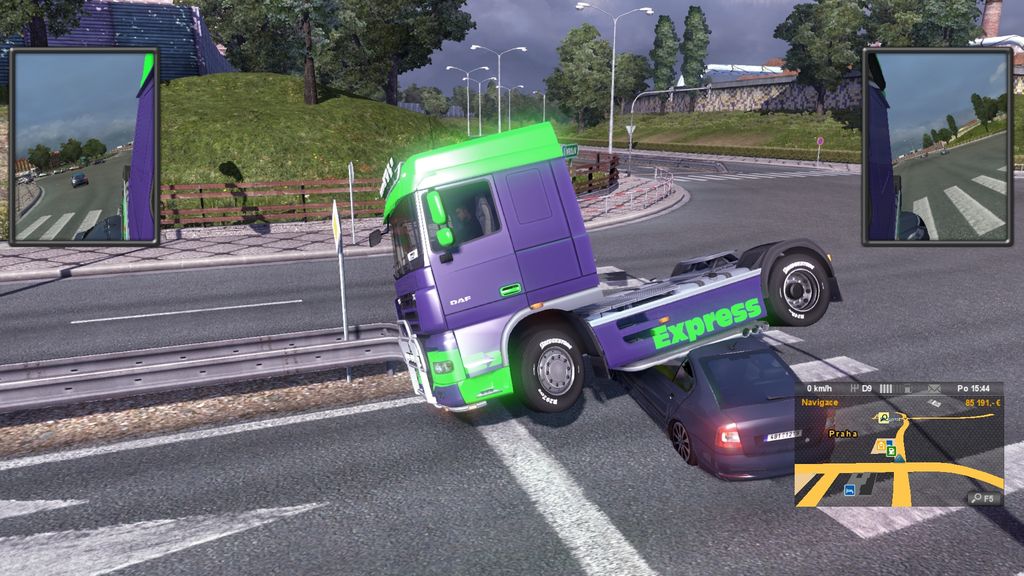
Task: Click the right side mirror view
Action: coord(936,146)
